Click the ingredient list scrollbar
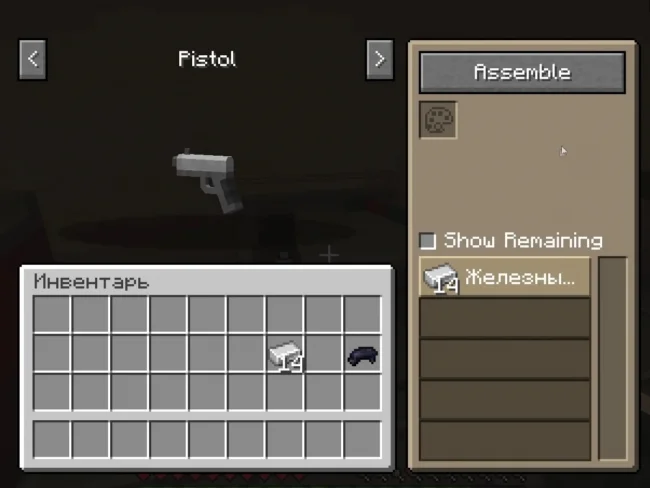The width and height of the screenshot is (650, 488). point(612,358)
